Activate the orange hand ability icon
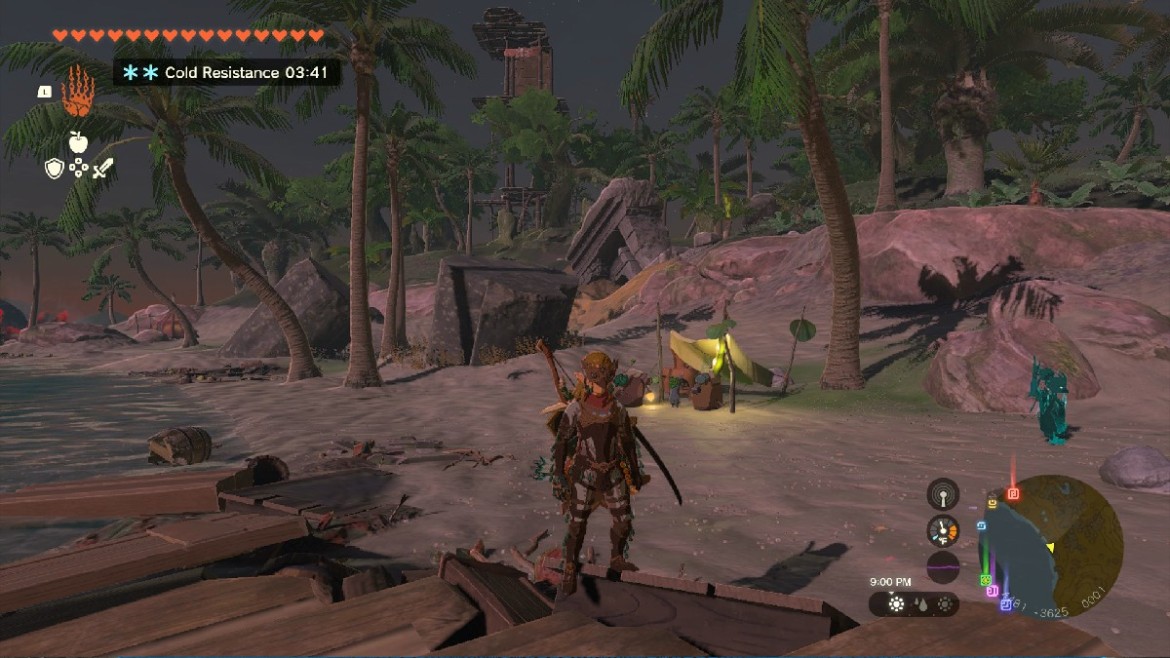Screen dimensions: 1170x658 click(x=77, y=94)
